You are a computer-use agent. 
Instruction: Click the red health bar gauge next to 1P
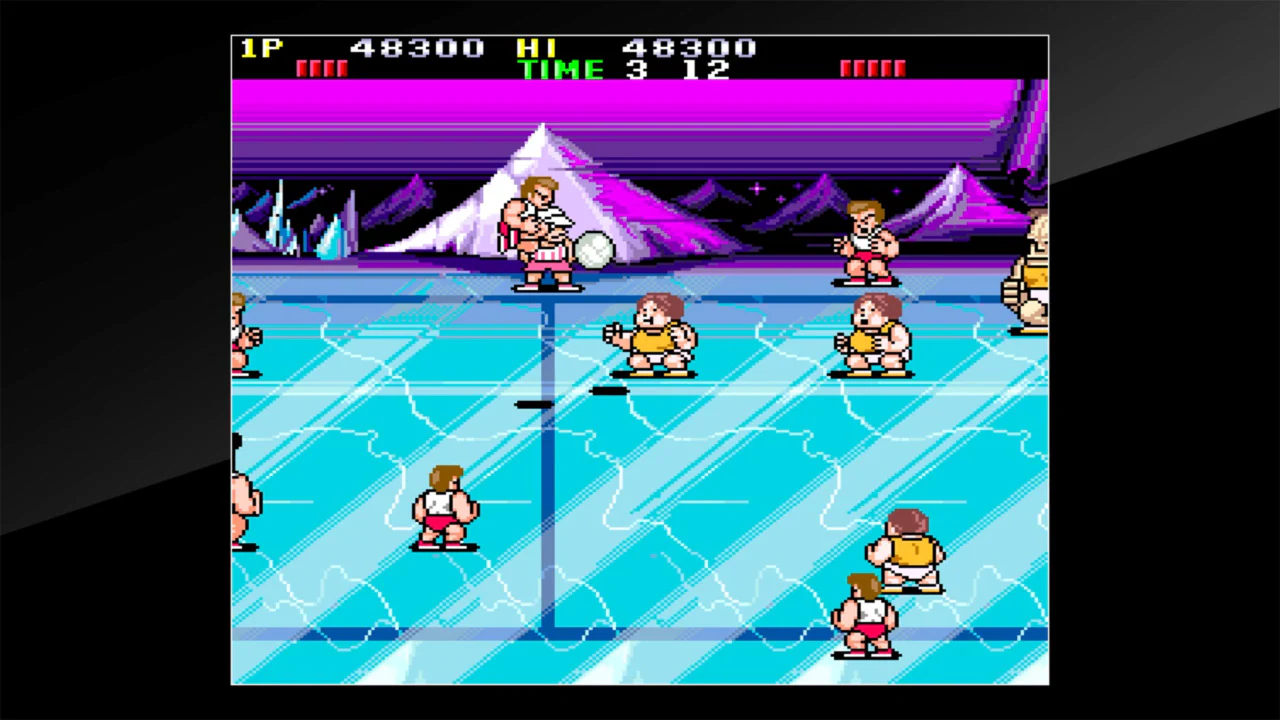(322, 66)
